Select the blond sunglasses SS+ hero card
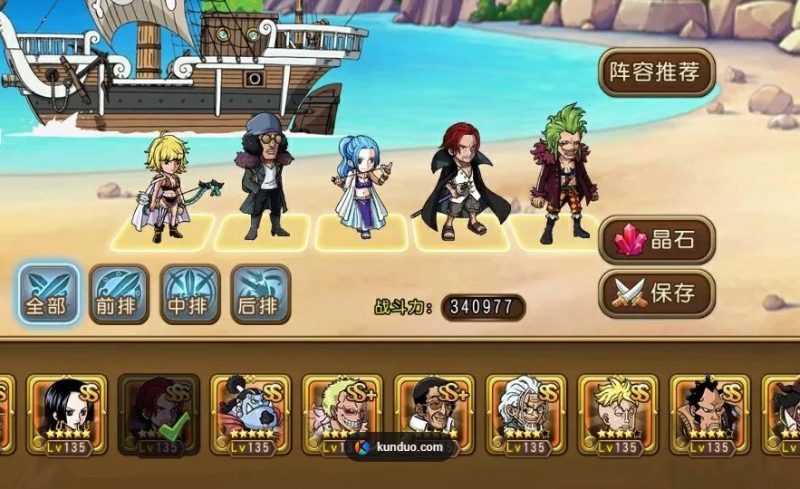 (x=342, y=415)
